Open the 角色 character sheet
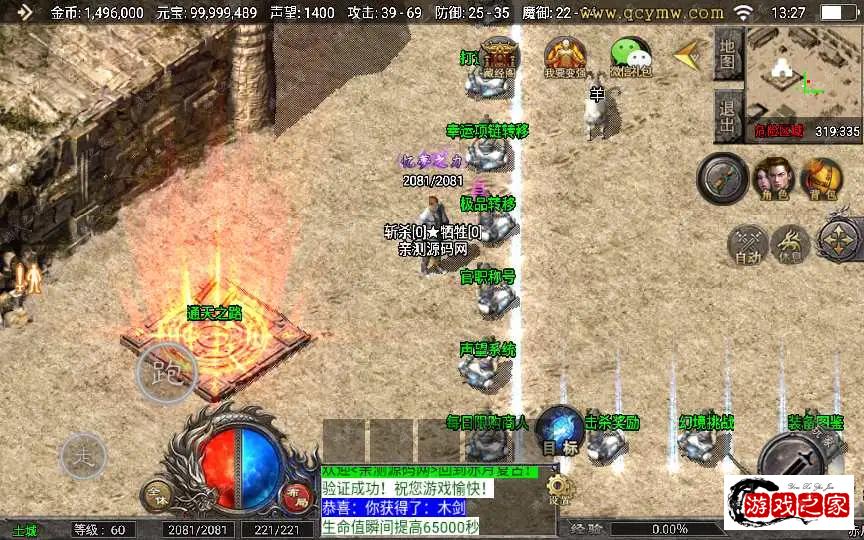The height and width of the screenshot is (540, 864). click(769, 178)
